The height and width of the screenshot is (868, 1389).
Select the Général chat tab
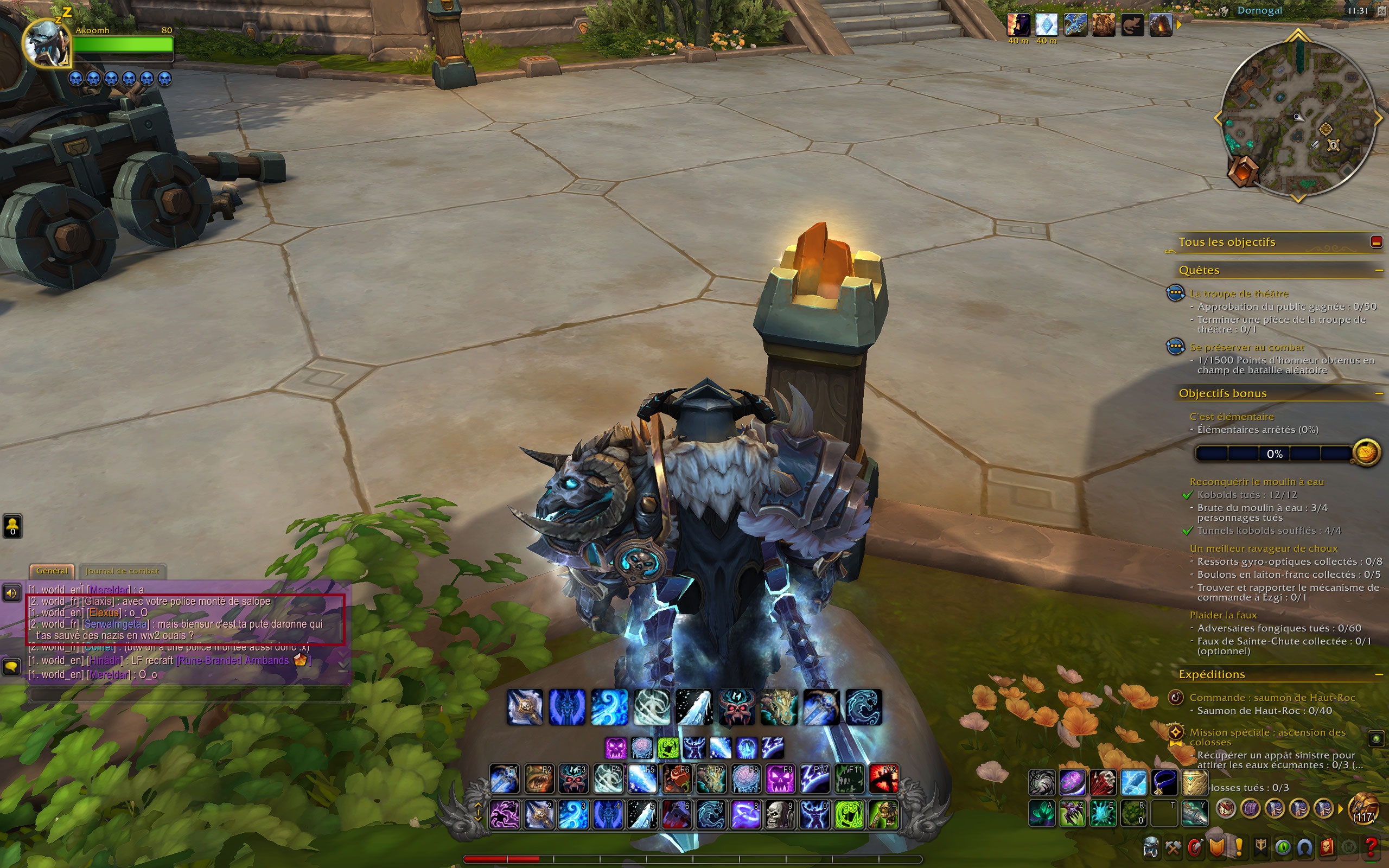[x=52, y=571]
